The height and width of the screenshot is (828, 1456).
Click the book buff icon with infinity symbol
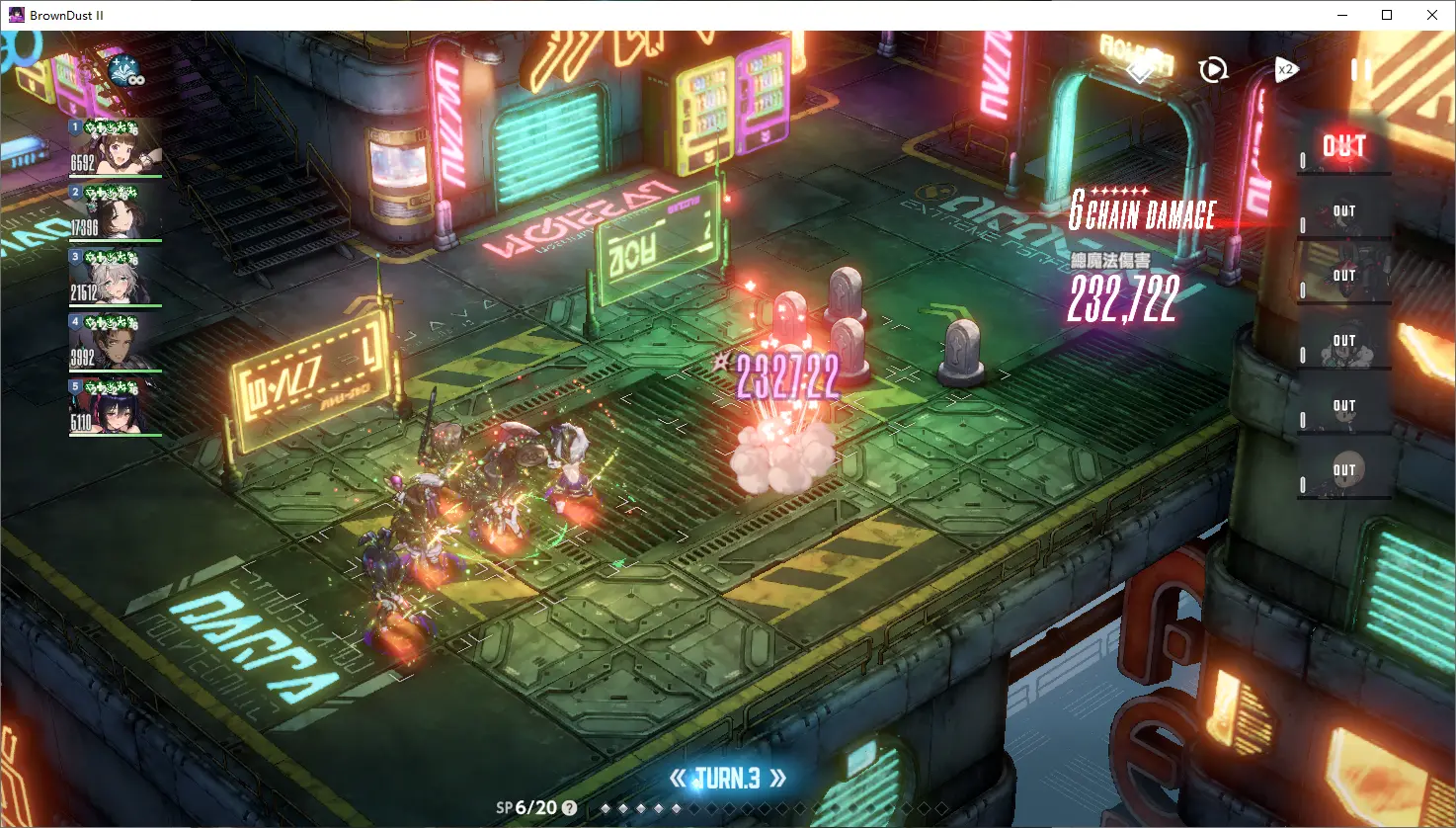[x=125, y=71]
